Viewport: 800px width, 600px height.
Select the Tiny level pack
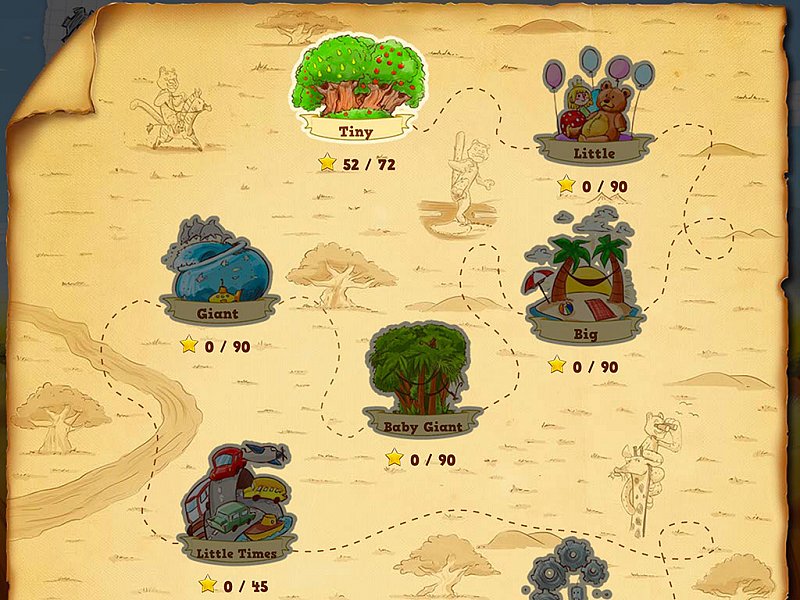pyautogui.click(x=356, y=87)
